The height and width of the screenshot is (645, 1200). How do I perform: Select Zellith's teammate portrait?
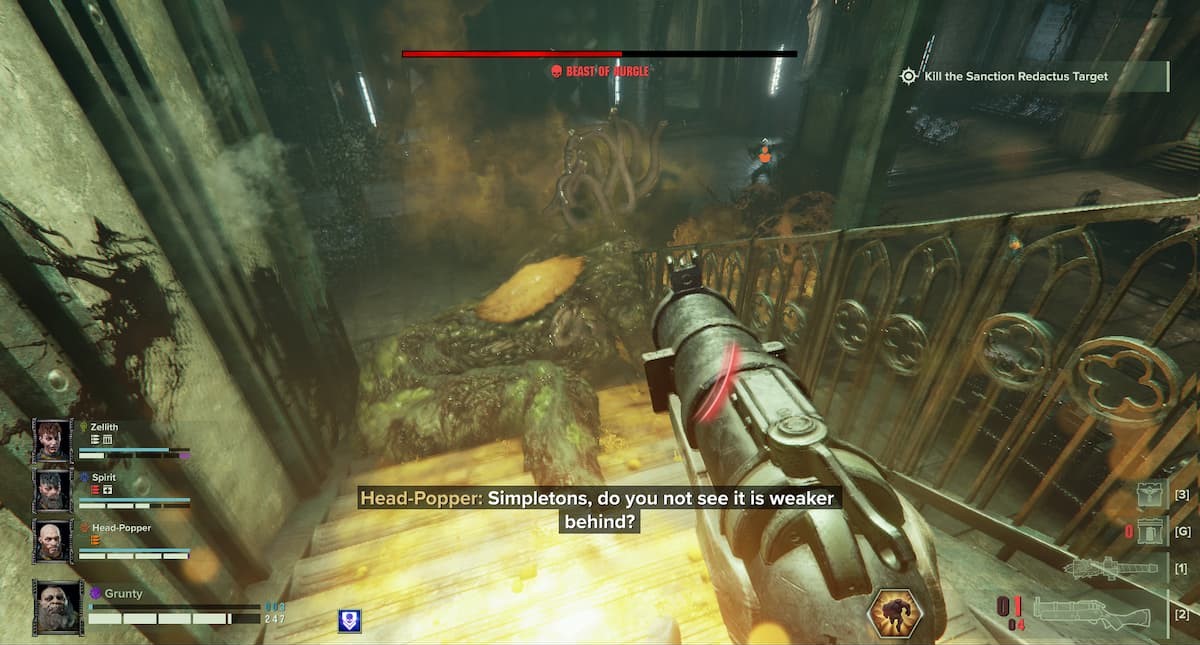(52, 441)
